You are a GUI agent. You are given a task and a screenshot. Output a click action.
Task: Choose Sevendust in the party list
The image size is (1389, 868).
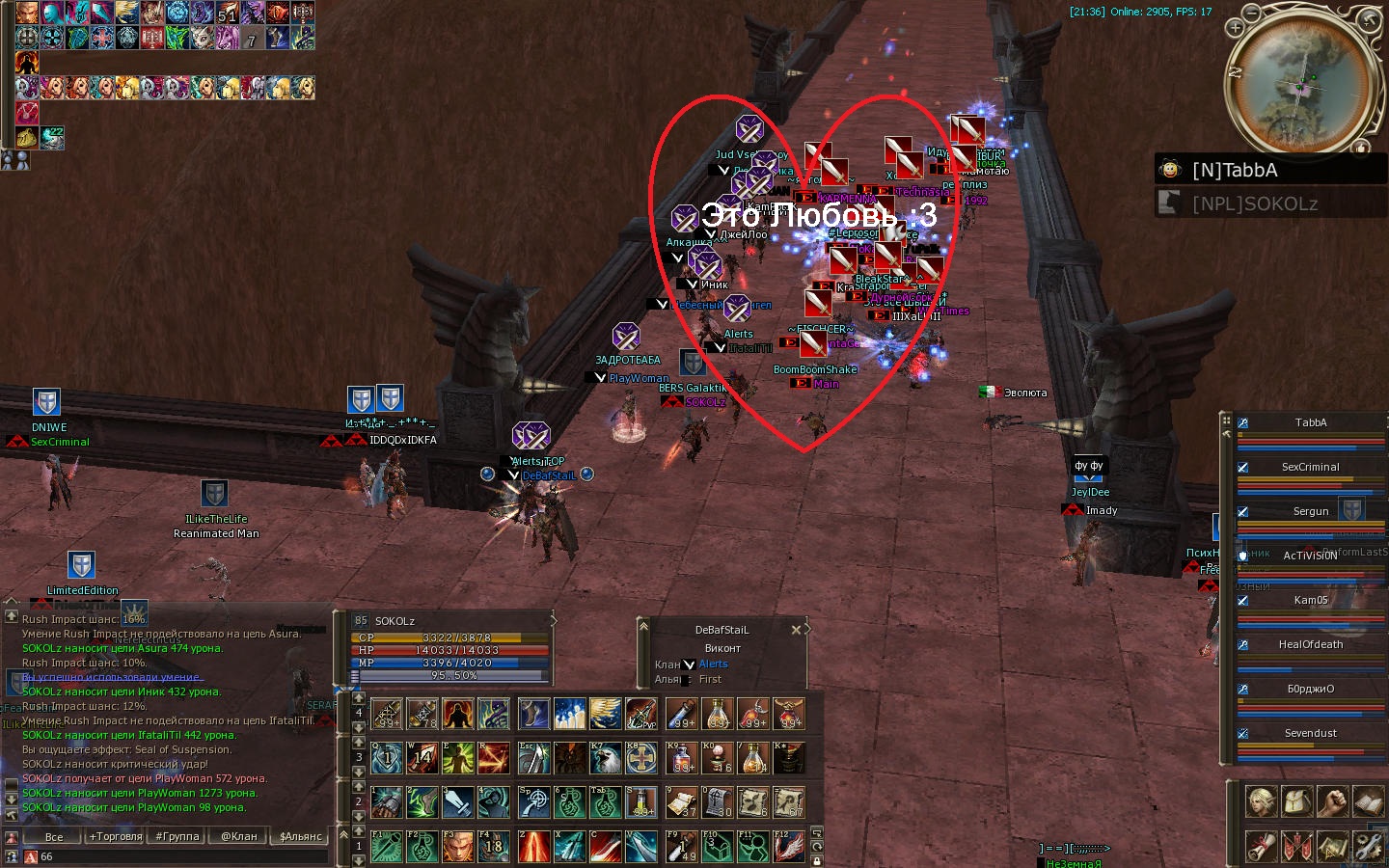click(1310, 734)
